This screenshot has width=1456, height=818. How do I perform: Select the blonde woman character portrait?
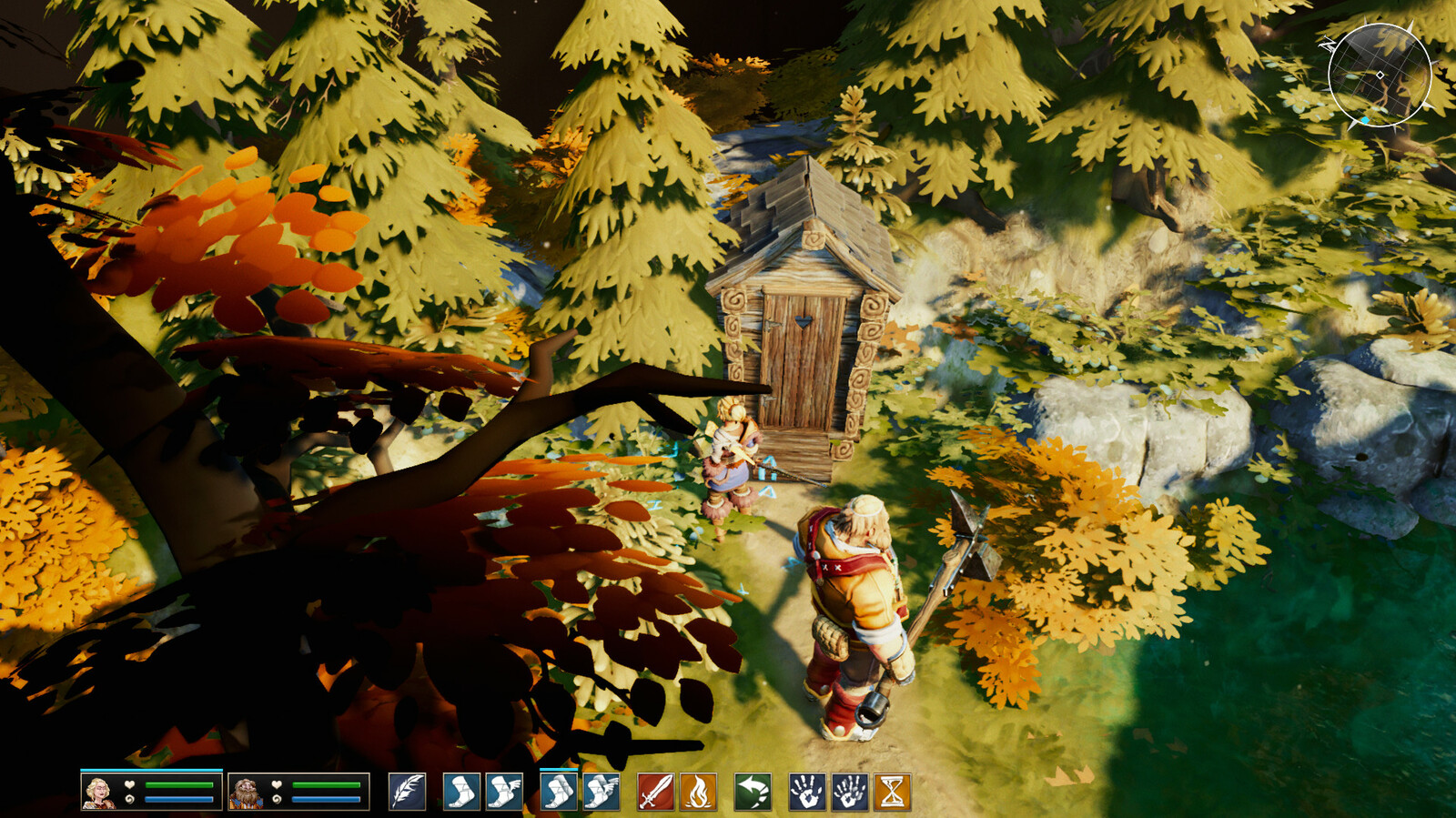tap(98, 792)
